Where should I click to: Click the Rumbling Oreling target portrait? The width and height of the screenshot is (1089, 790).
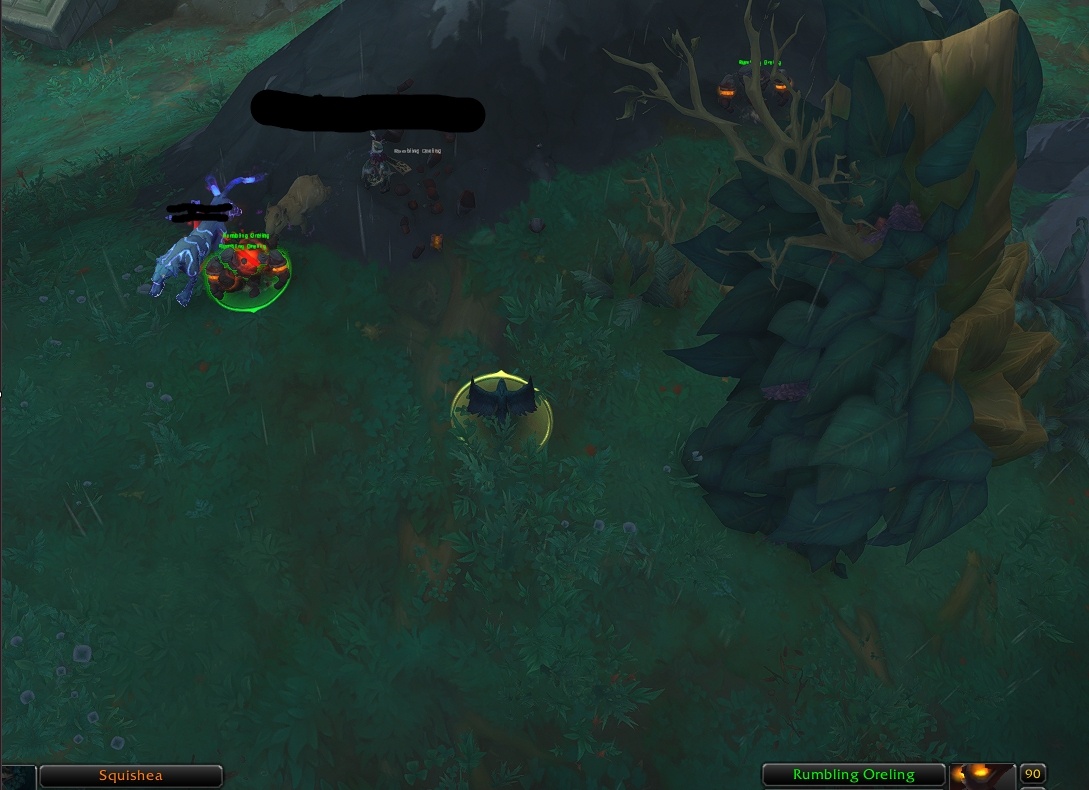click(x=982, y=775)
